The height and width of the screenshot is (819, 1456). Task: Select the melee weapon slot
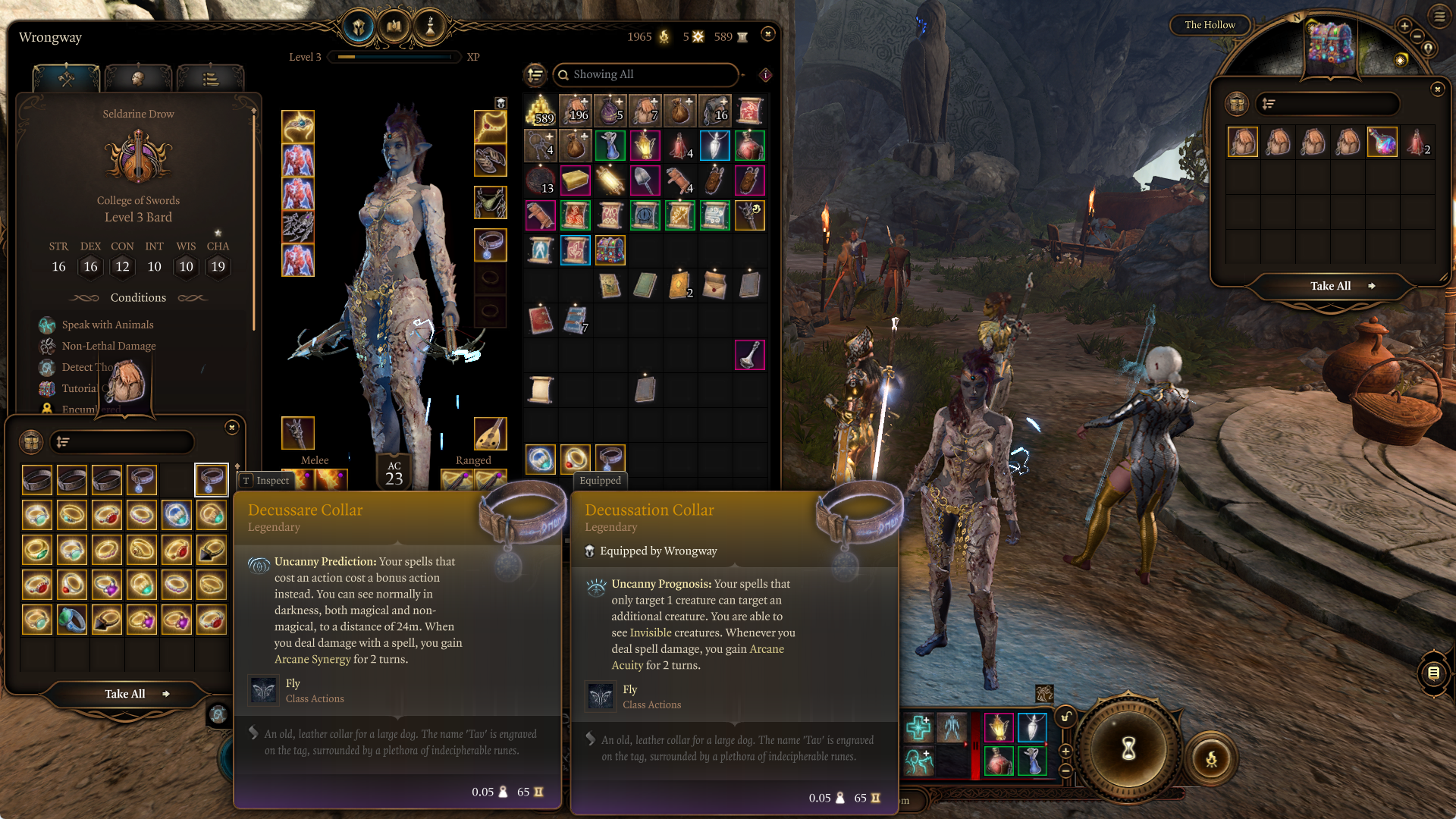298,433
